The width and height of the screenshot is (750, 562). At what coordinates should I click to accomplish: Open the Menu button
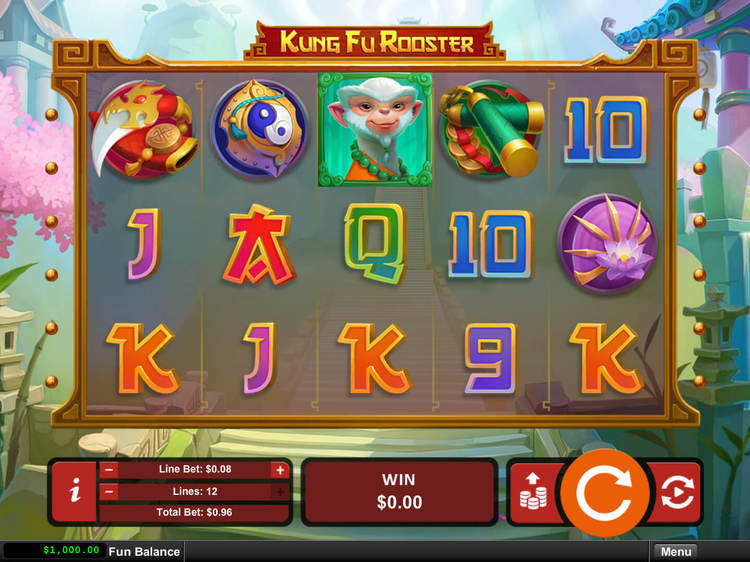click(x=675, y=552)
